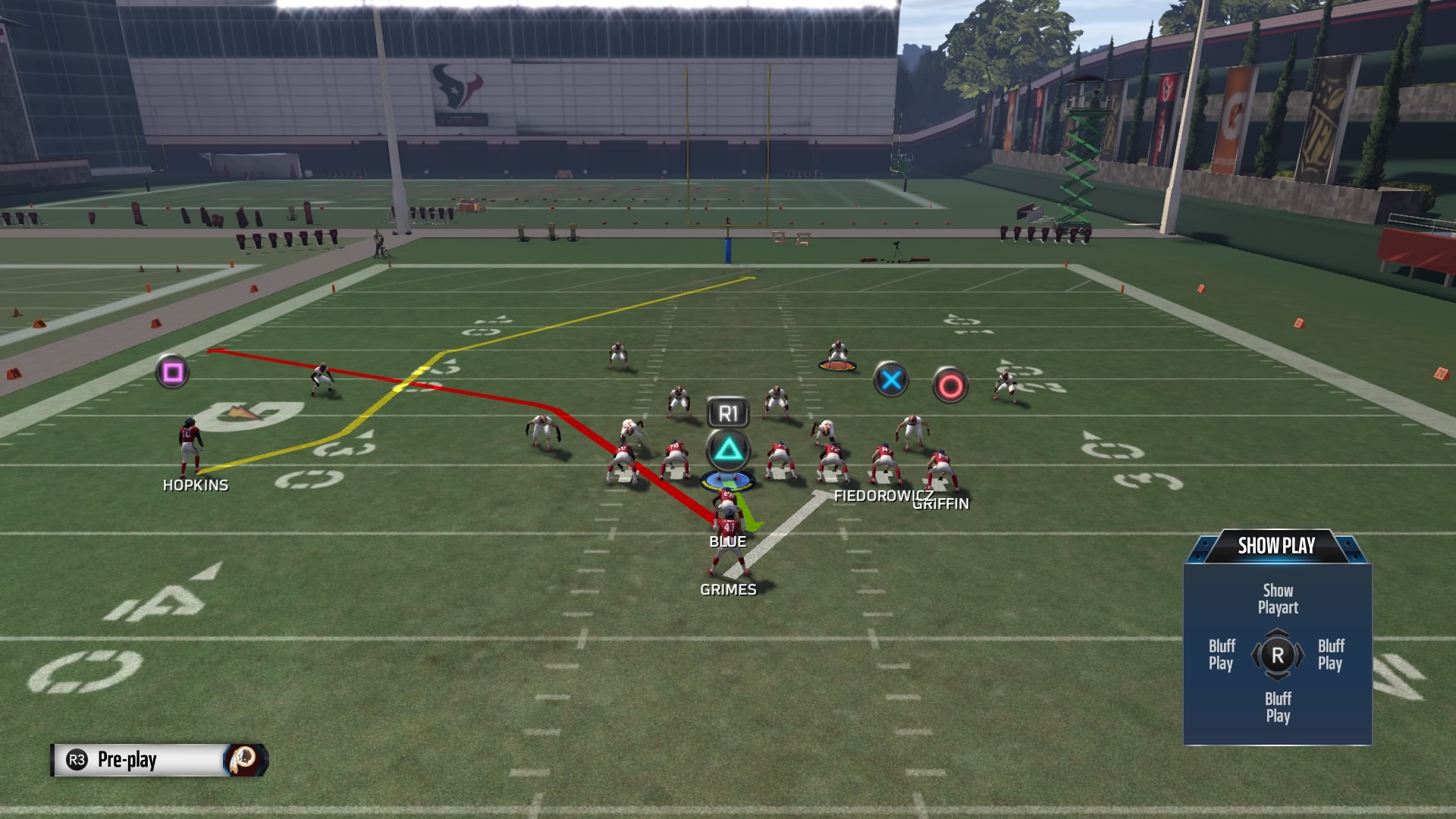The image size is (1456, 819).
Task: Select the Redskins team logo in the Pre-play banner
Action: (x=243, y=761)
